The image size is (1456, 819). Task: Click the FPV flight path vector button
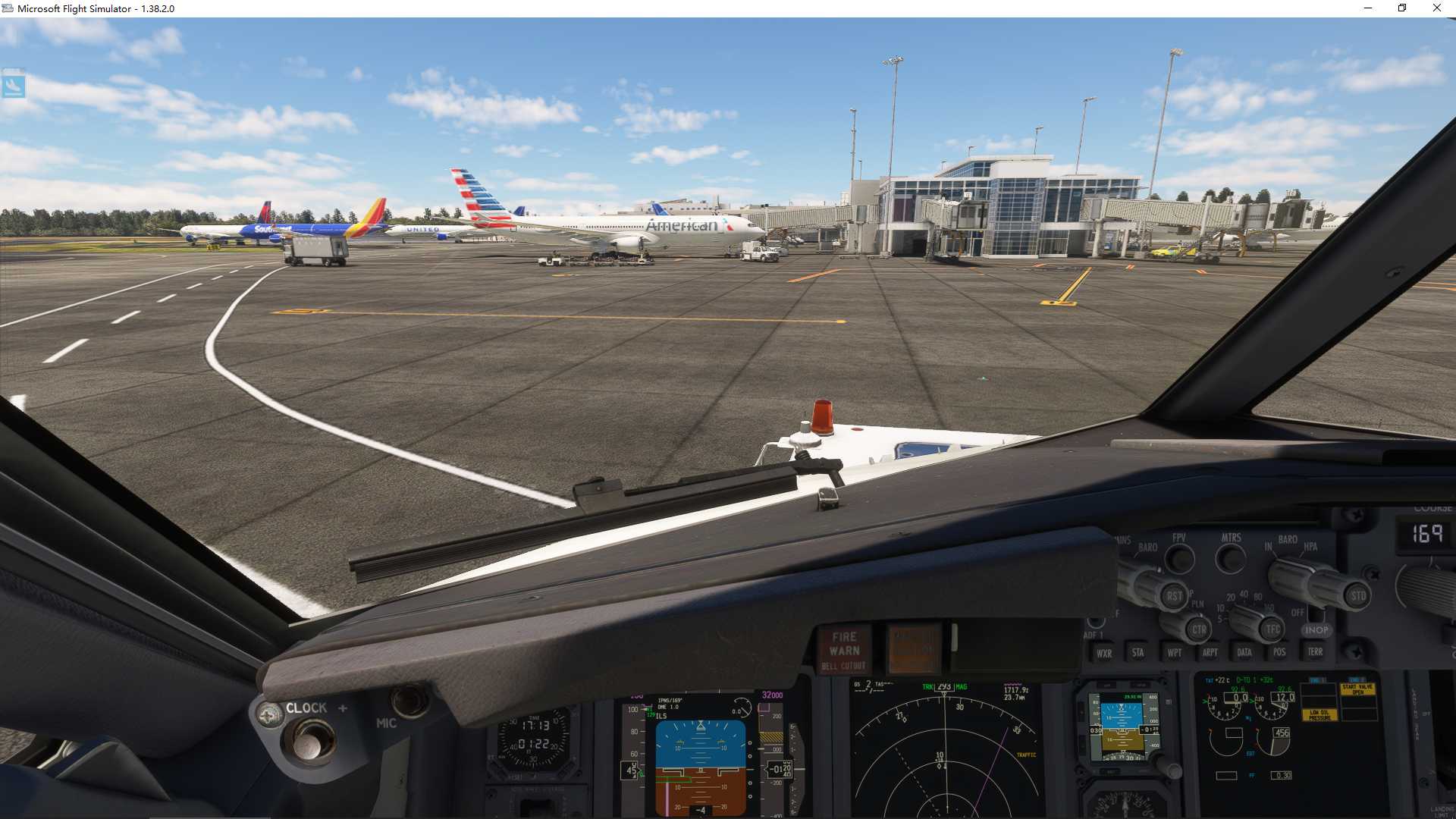point(1179,560)
